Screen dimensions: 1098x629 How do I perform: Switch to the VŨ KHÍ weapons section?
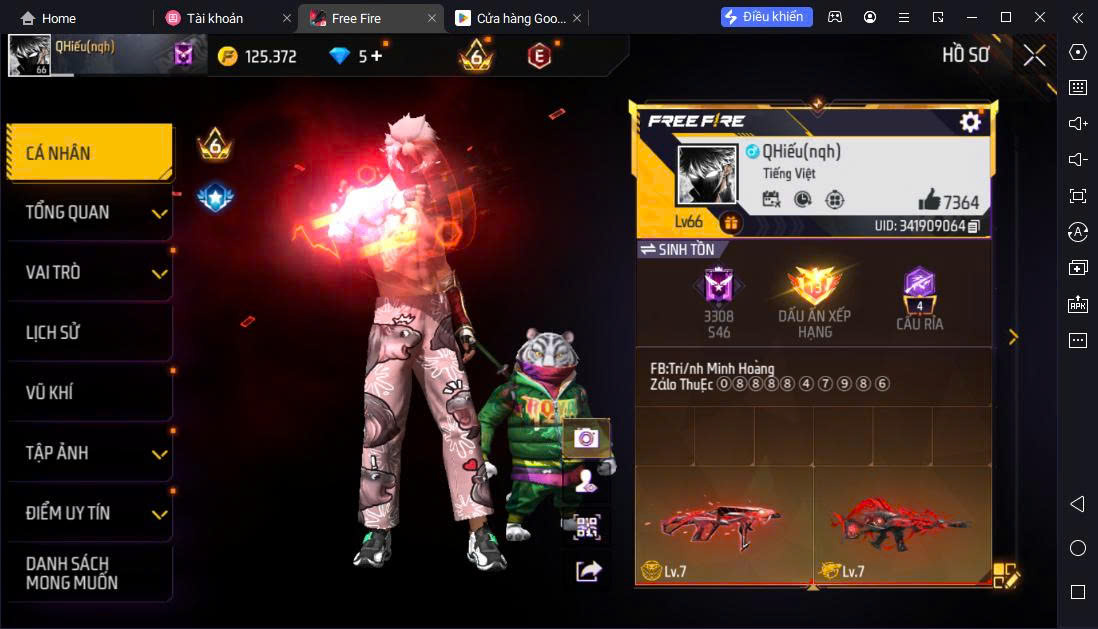tap(88, 392)
